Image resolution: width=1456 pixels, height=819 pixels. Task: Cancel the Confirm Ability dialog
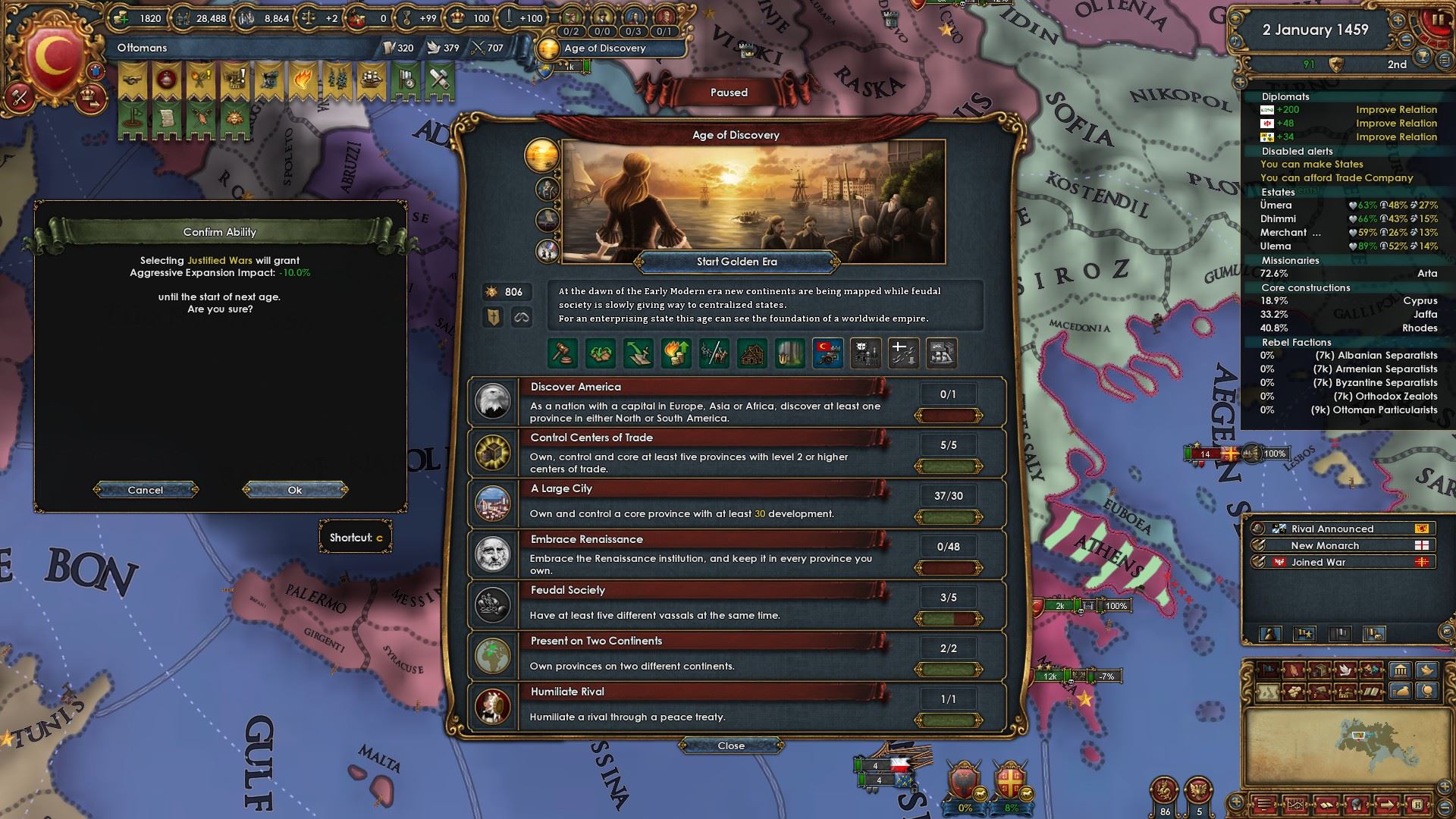pos(146,490)
